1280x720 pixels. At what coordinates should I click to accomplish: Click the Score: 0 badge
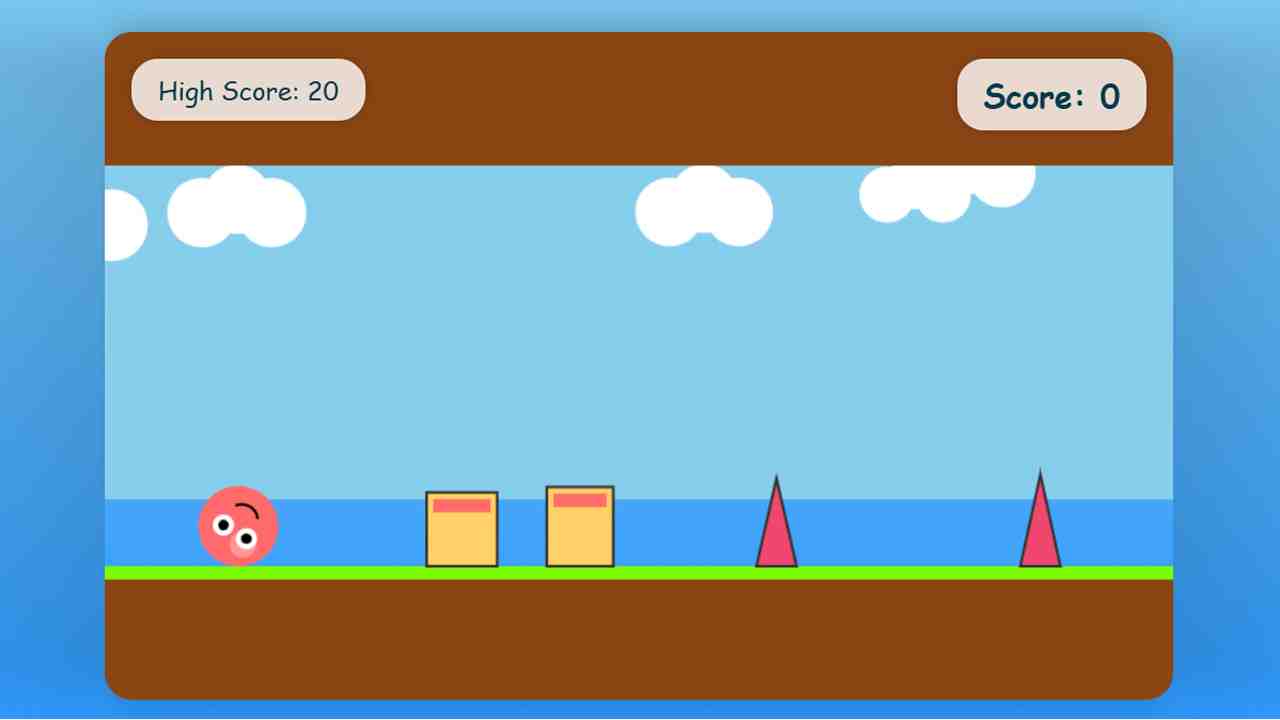point(1051,96)
